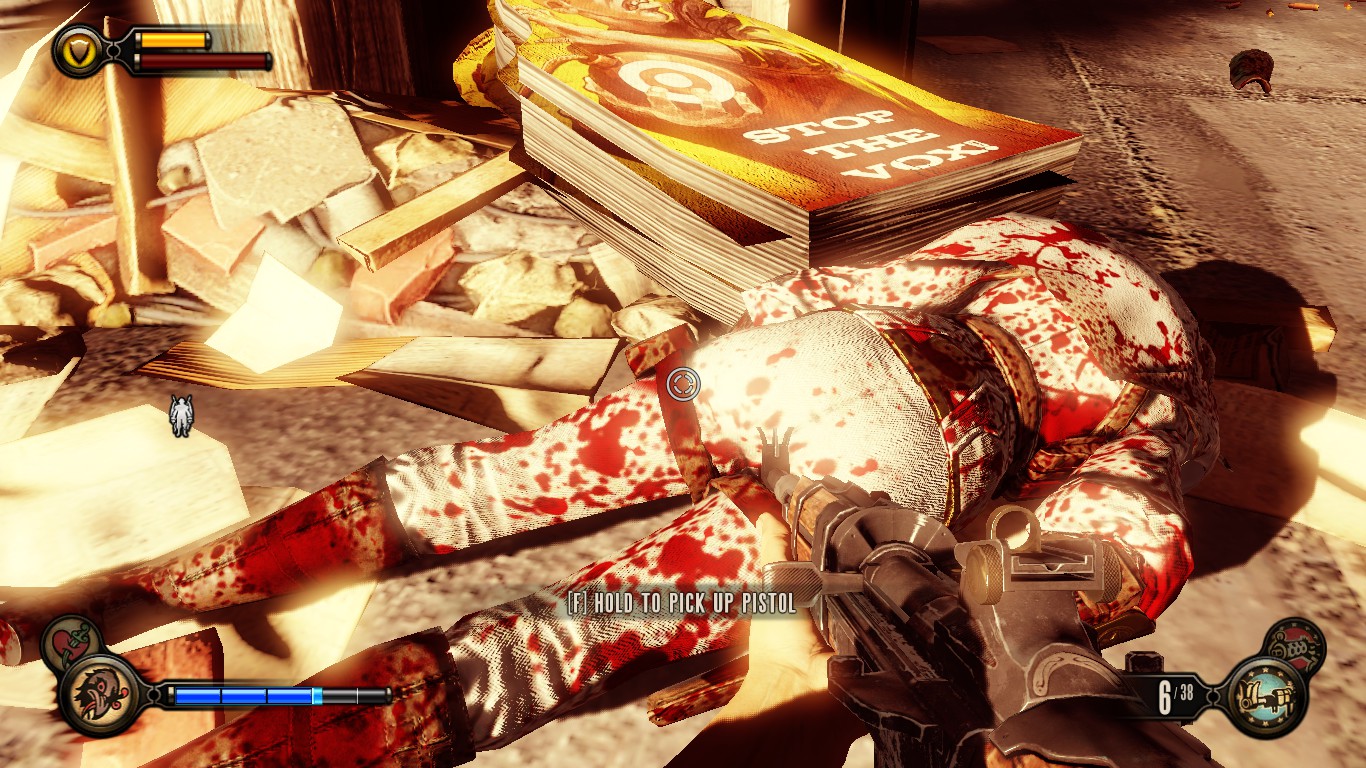Click the yellow shield emblem icon
This screenshot has width=1366, height=768.
tap(77, 50)
